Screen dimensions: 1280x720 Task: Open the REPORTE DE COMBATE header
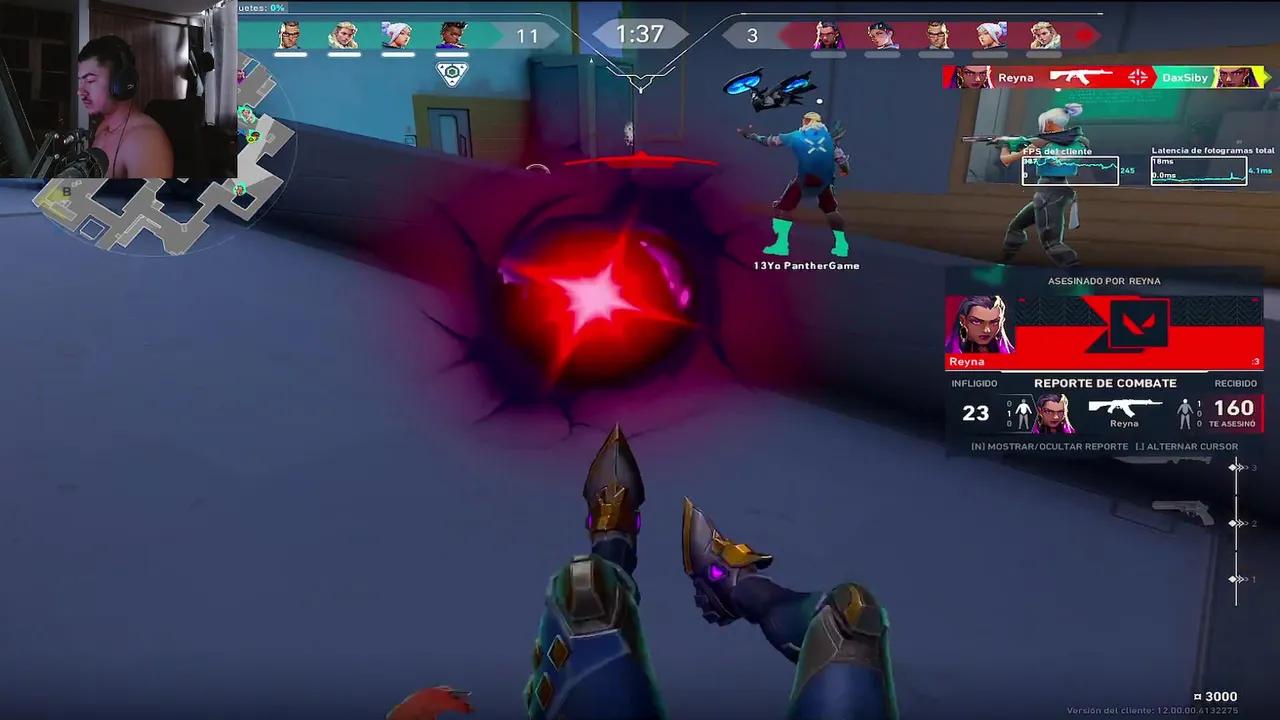pyautogui.click(x=1105, y=382)
